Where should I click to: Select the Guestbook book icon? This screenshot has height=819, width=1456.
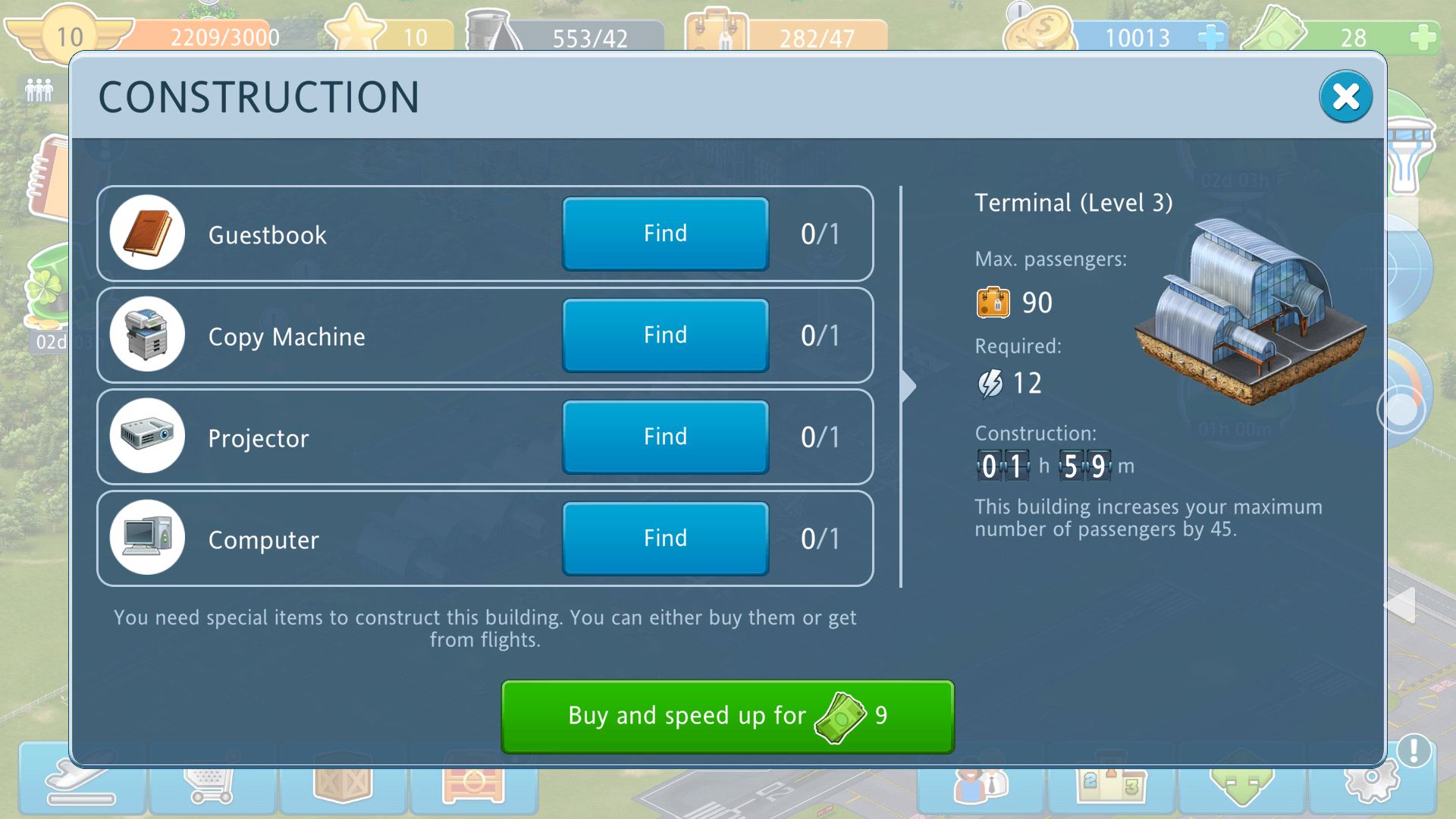point(147,233)
